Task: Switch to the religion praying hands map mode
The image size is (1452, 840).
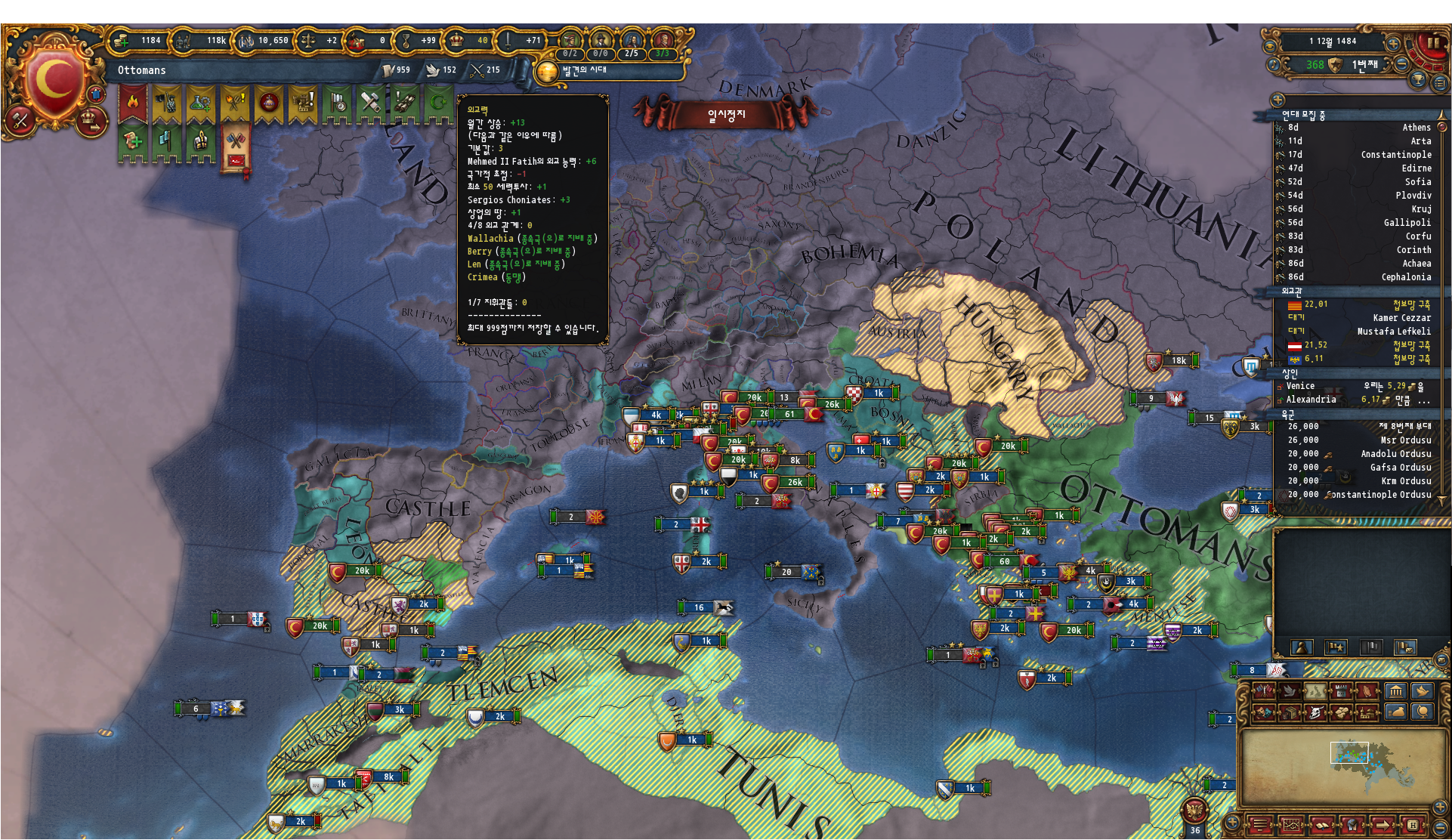Action: 1367,691
